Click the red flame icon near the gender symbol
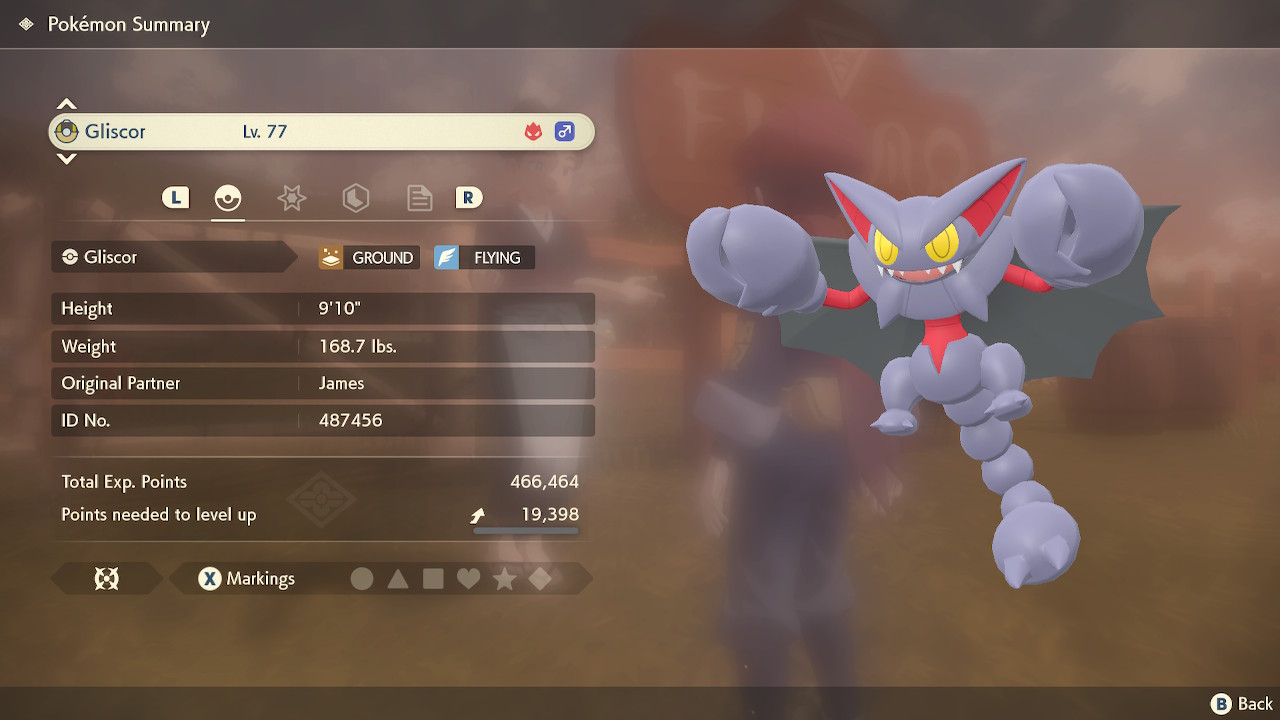Image resolution: width=1280 pixels, height=720 pixels. point(536,131)
